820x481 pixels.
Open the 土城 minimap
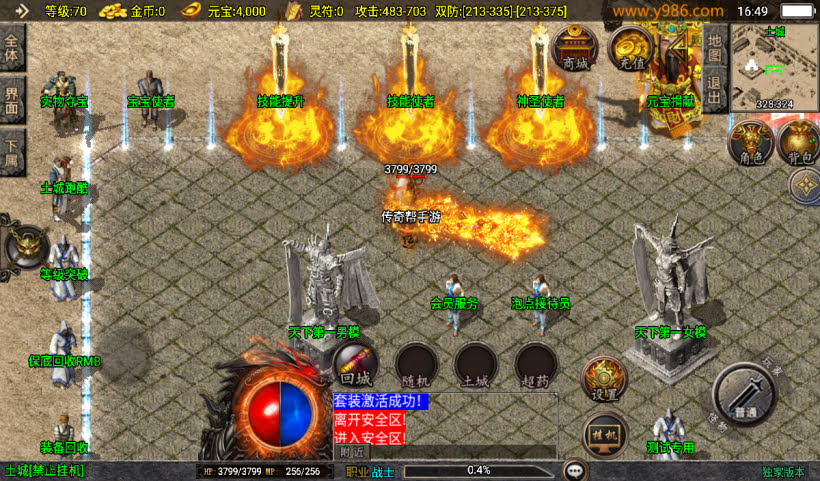774,66
